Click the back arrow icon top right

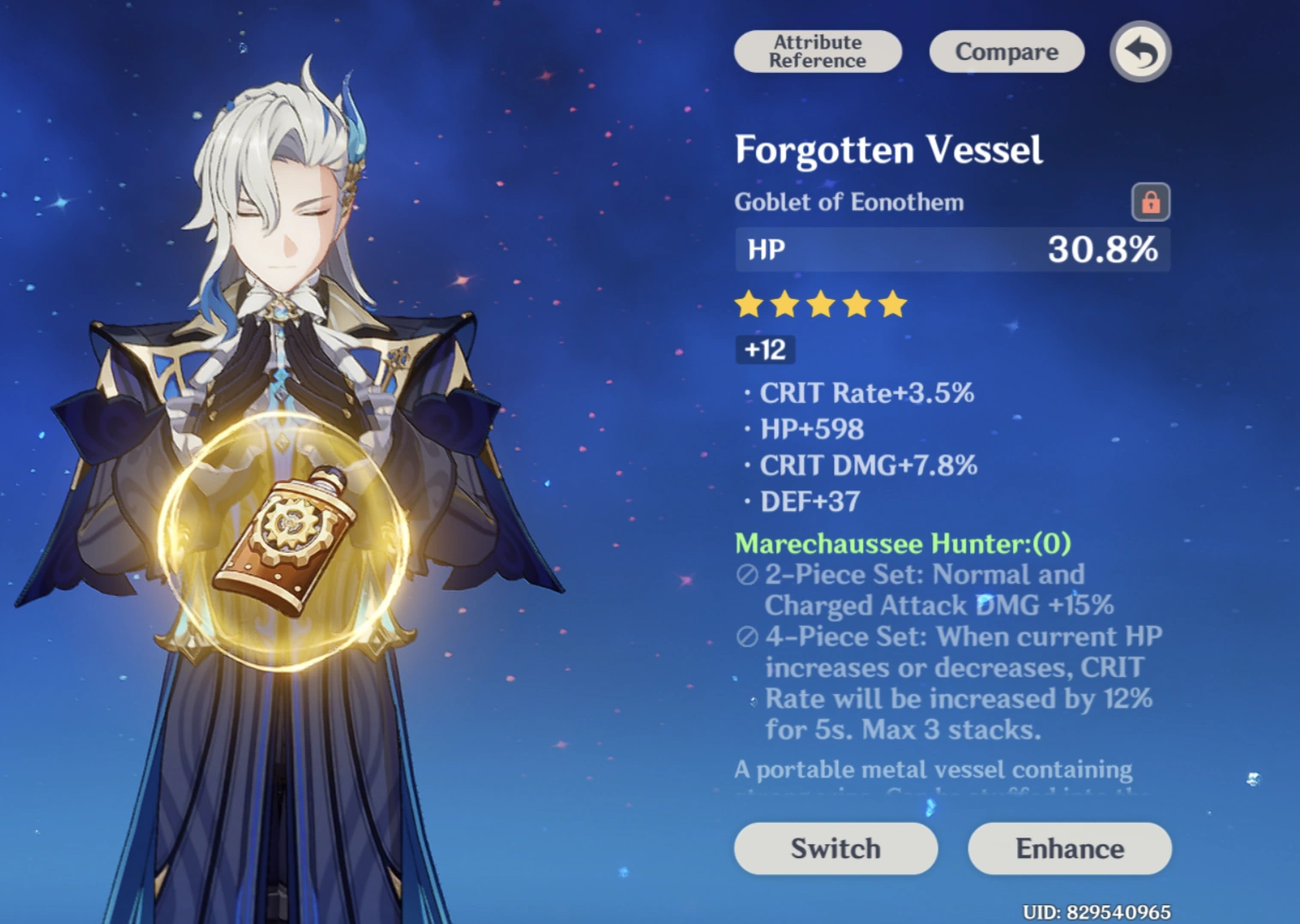(x=1140, y=51)
